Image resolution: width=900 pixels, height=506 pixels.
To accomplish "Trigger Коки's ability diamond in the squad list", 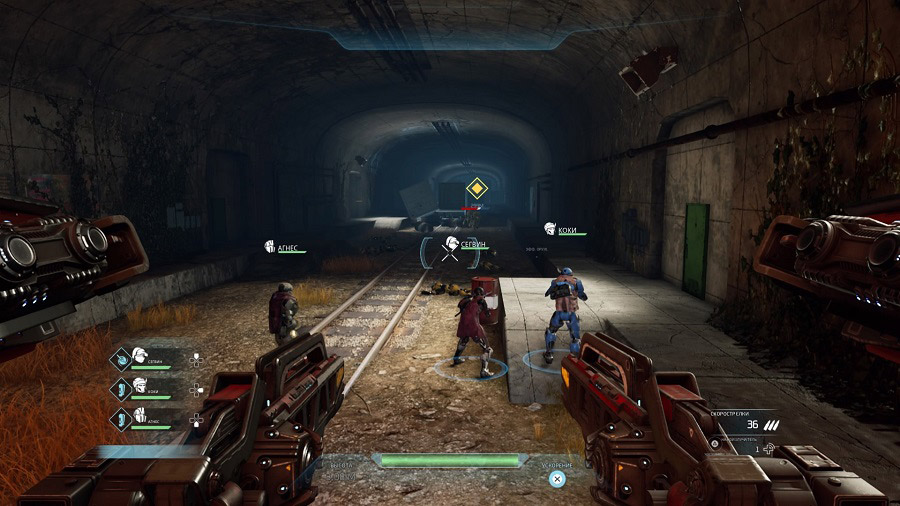I will [x=121, y=387].
